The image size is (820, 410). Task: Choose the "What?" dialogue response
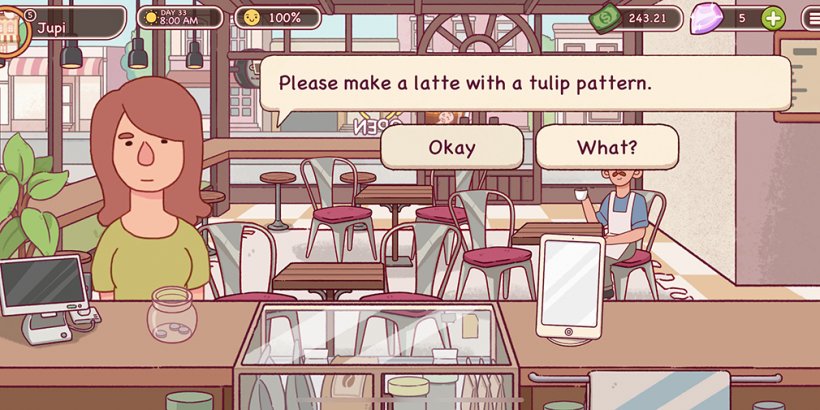click(x=607, y=148)
